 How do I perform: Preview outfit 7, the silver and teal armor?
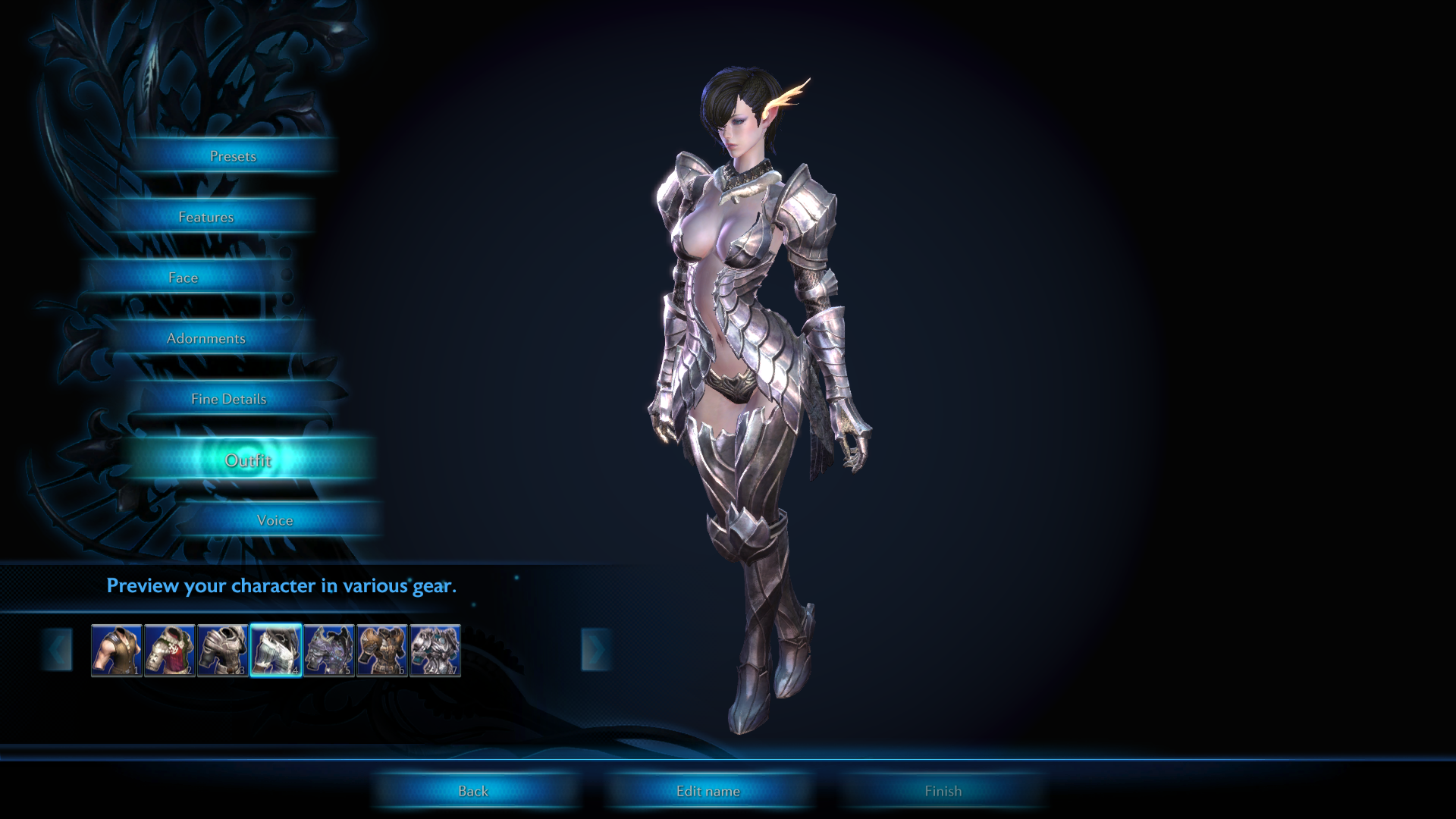[435, 650]
